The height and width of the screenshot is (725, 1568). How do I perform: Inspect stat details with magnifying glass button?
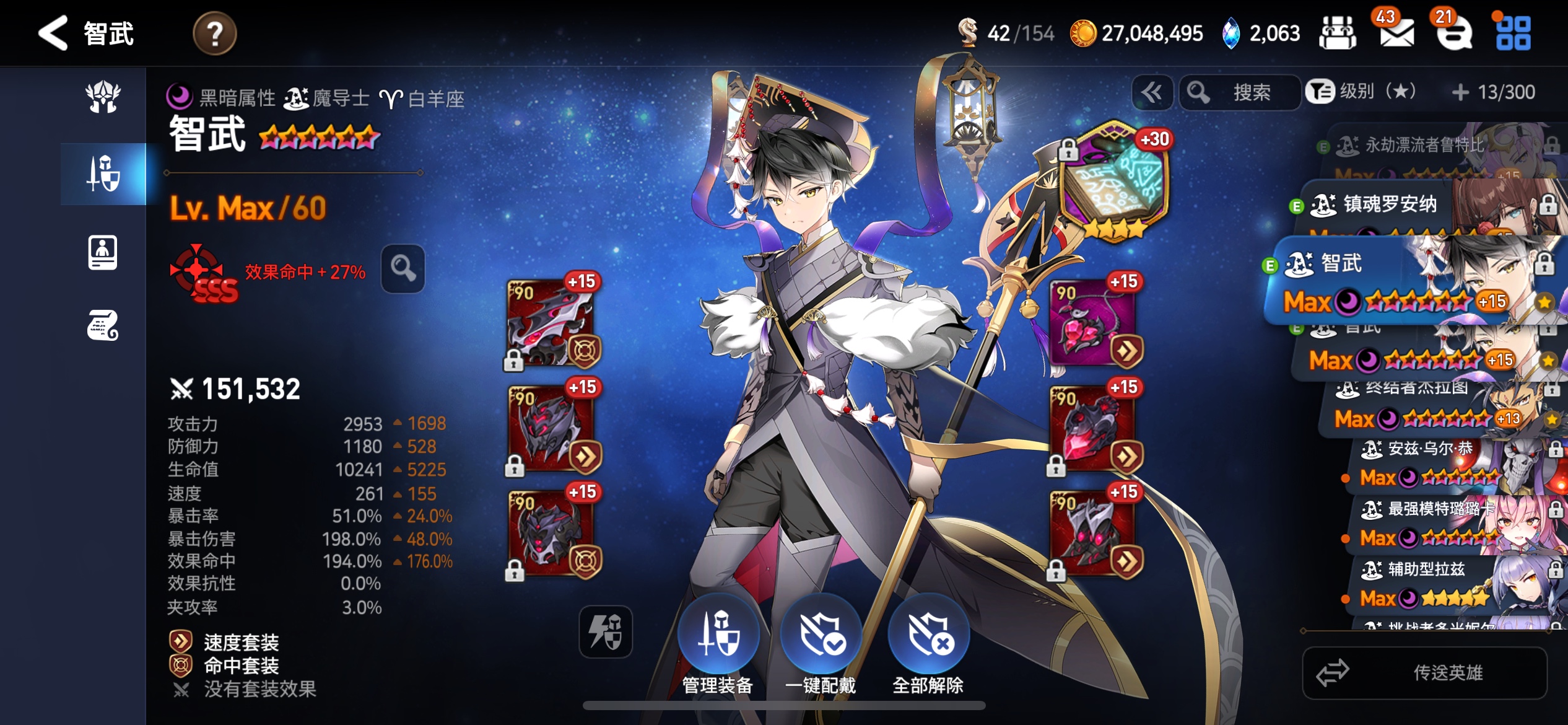click(x=403, y=268)
